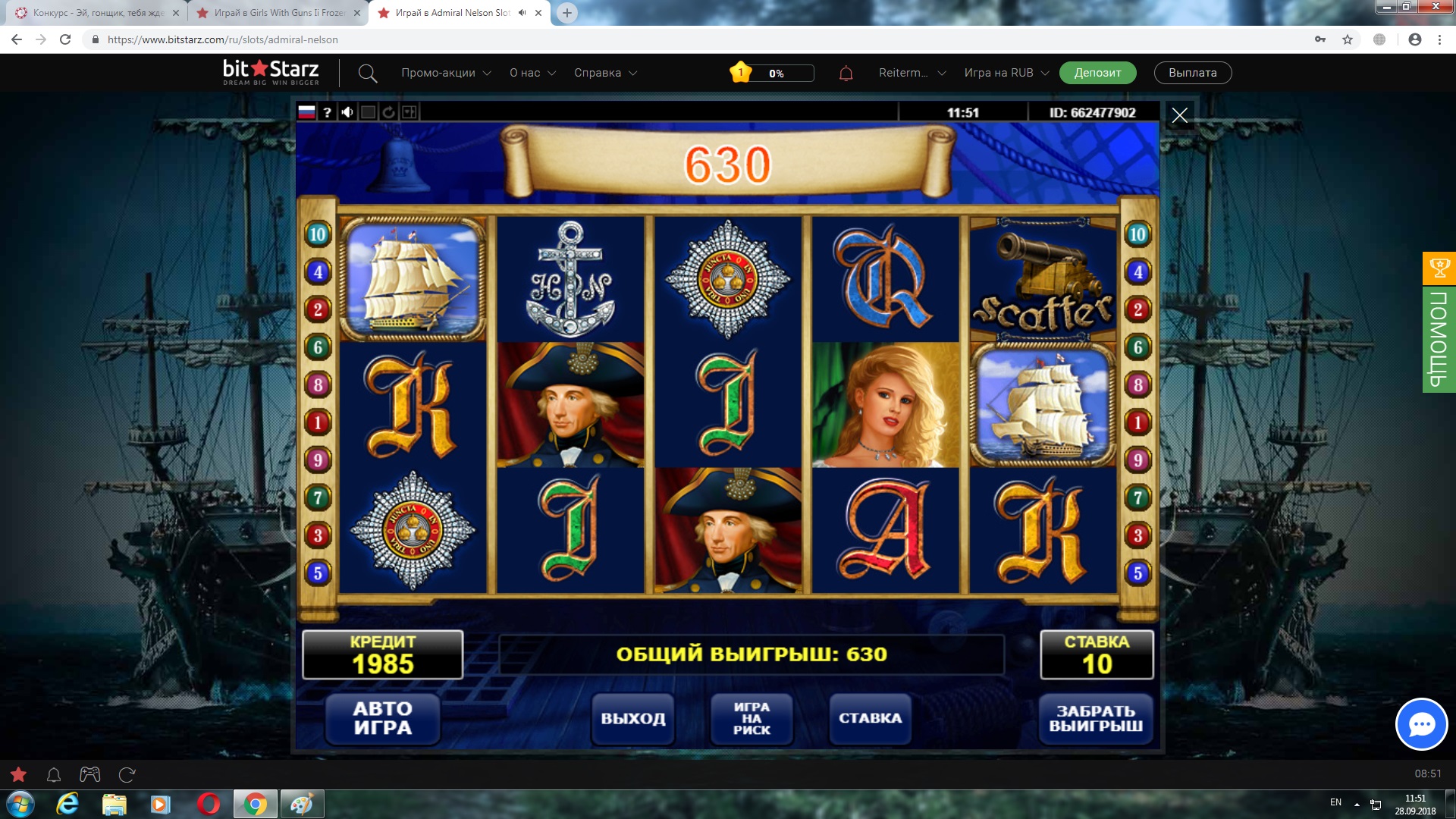Open the live chat bubble
Image resolution: width=1456 pixels, height=819 pixels.
[1421, 724]
